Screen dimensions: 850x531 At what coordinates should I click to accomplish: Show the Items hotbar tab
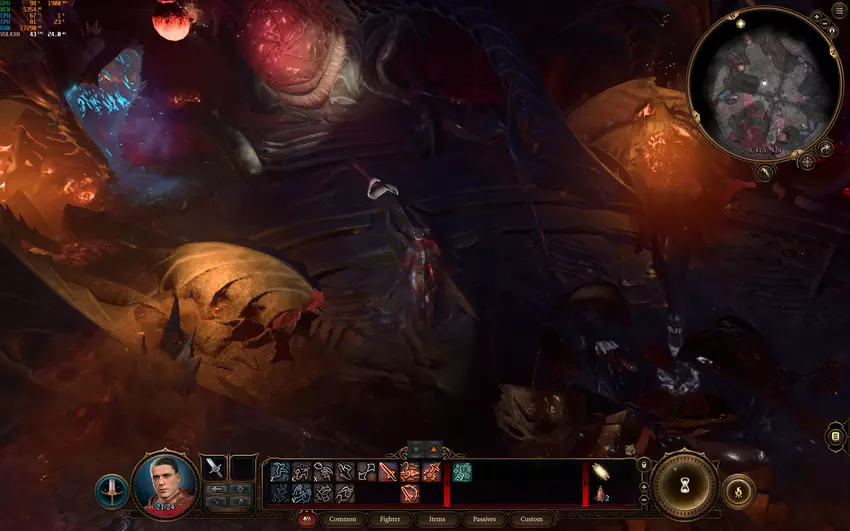tap(437, 519)
